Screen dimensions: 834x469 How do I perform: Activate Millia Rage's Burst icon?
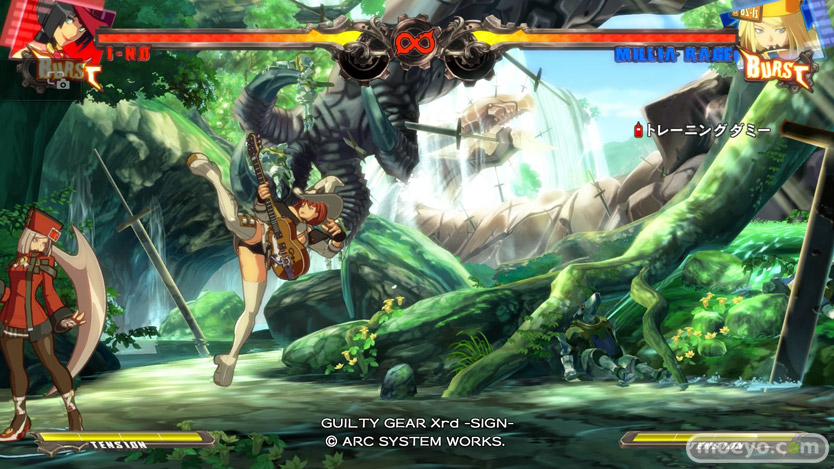777,69
